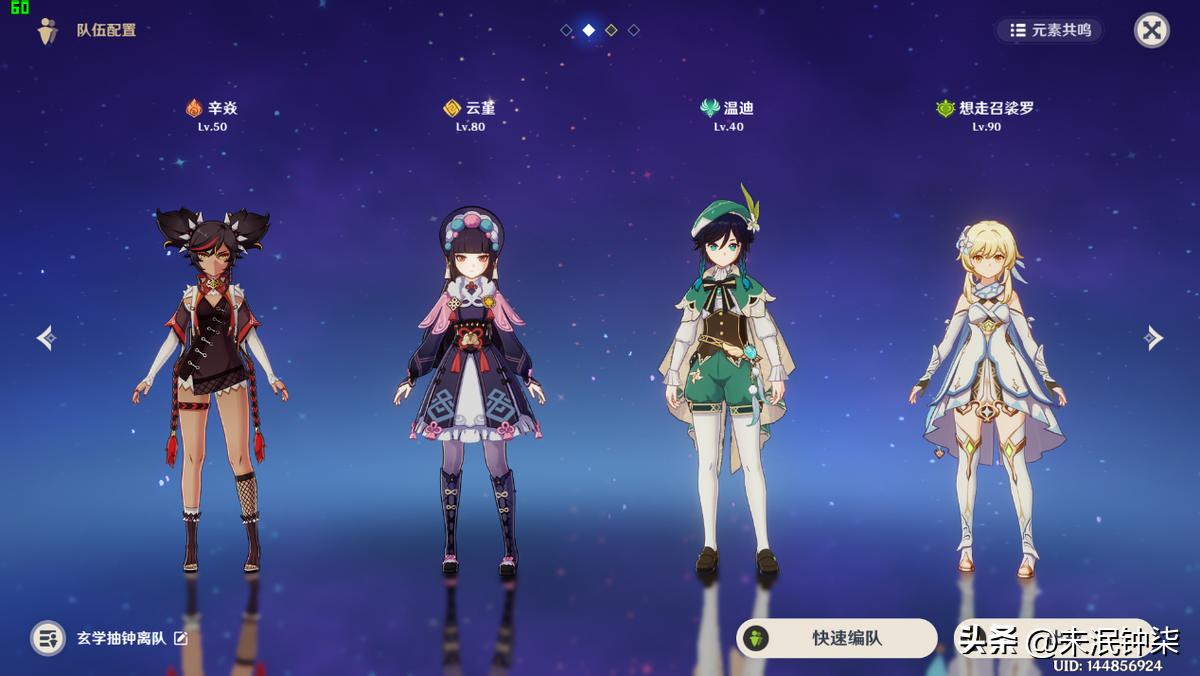Open the 元素共鸣 elemental resonance panel
The width and height of the screenshot is (1200, 676).
1049,30
